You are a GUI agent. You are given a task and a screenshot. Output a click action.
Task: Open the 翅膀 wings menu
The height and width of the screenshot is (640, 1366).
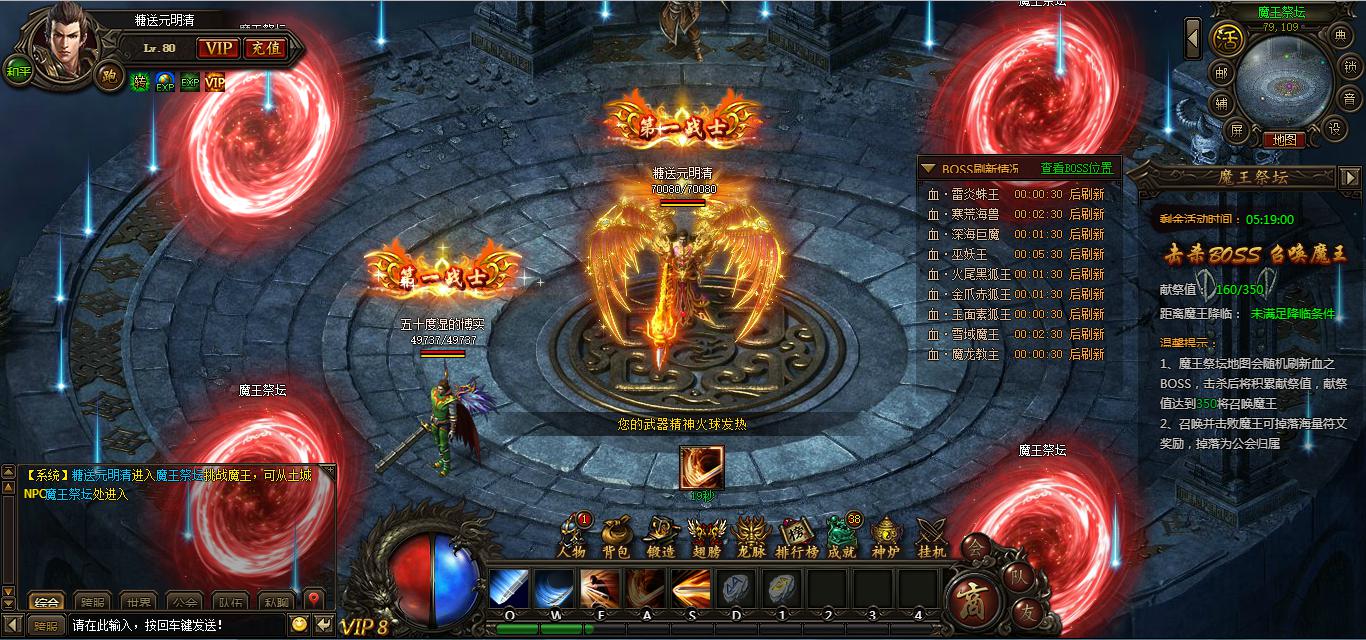[x=706, y=535]
